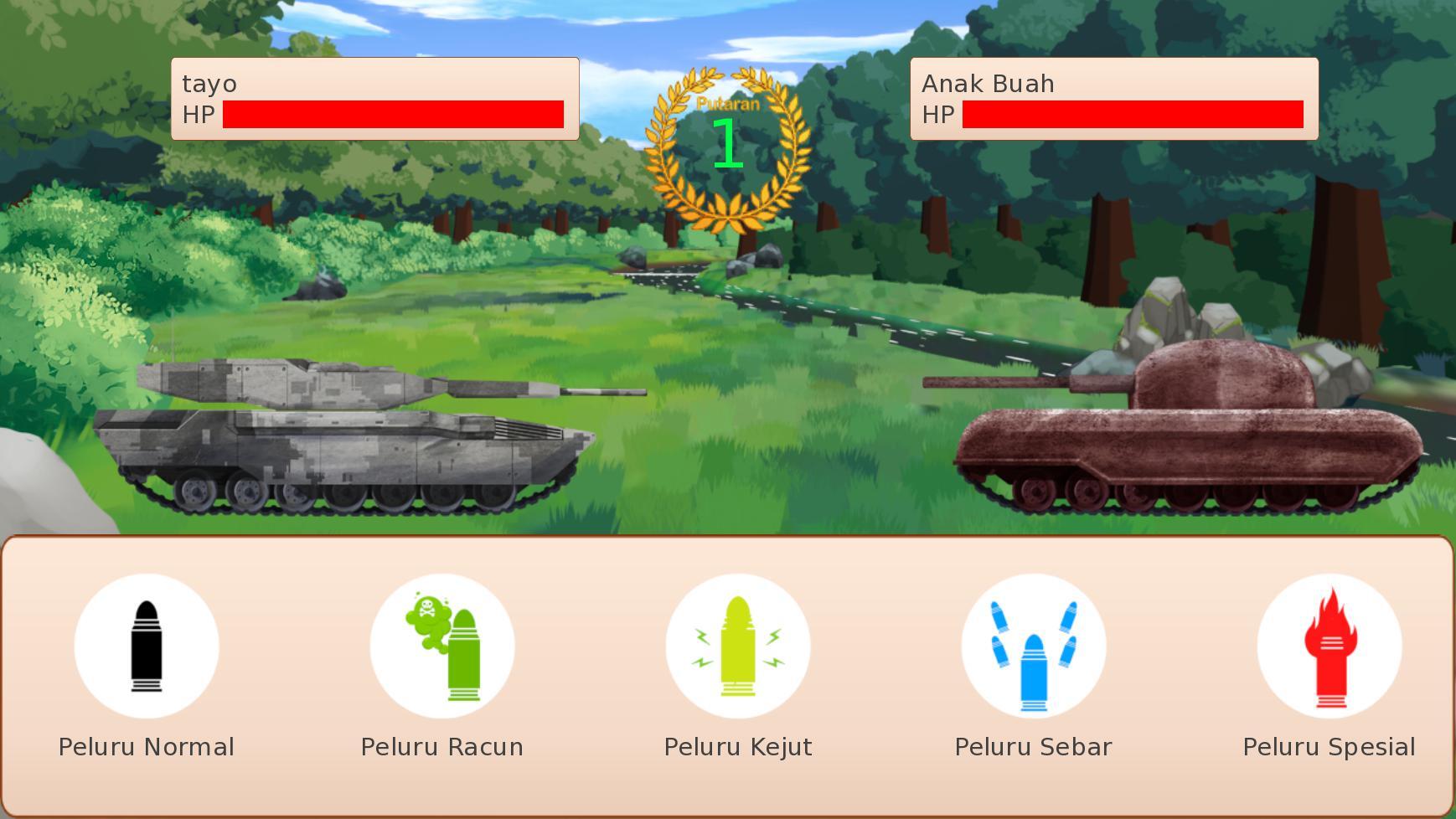Click the Peluru Normal label text
Viewport: 1456px width, 819px height.
pos(147,746)
